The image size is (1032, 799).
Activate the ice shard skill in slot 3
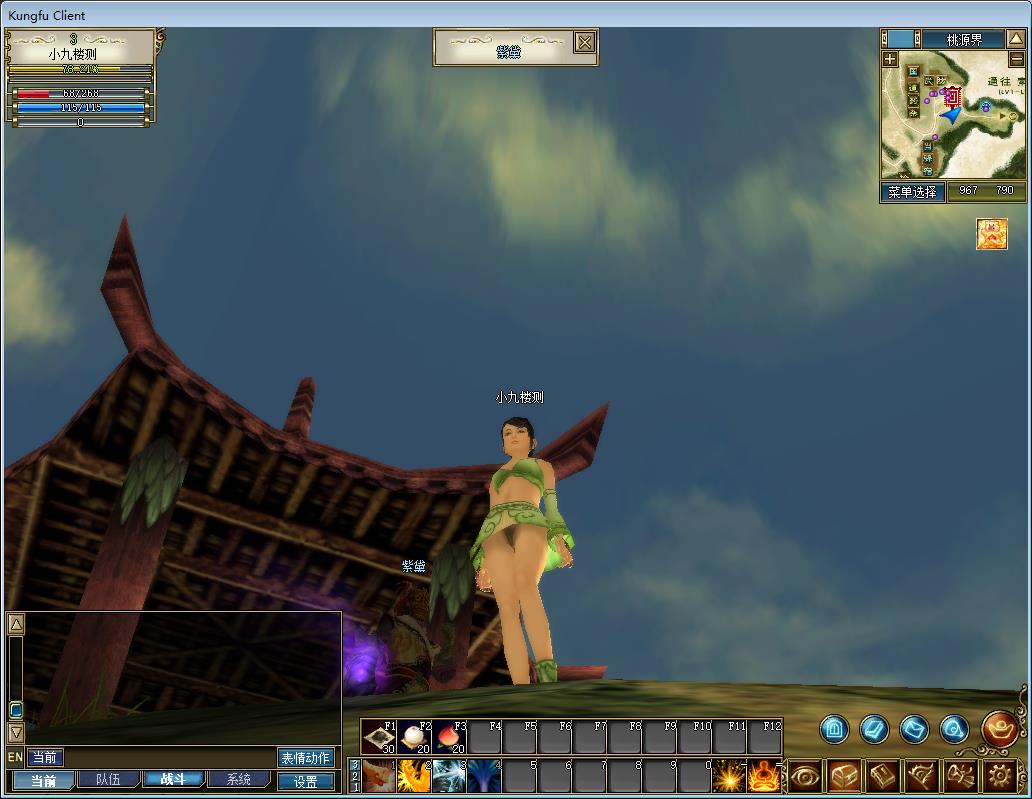[x=448, y=776]
